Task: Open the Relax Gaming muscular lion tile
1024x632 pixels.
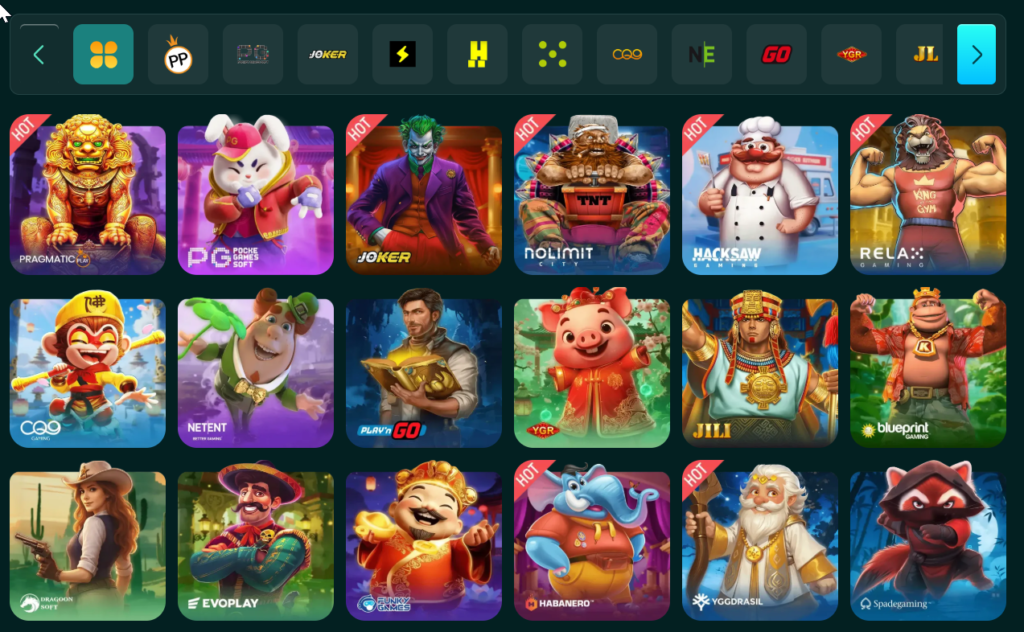Action: coord(928,195)
